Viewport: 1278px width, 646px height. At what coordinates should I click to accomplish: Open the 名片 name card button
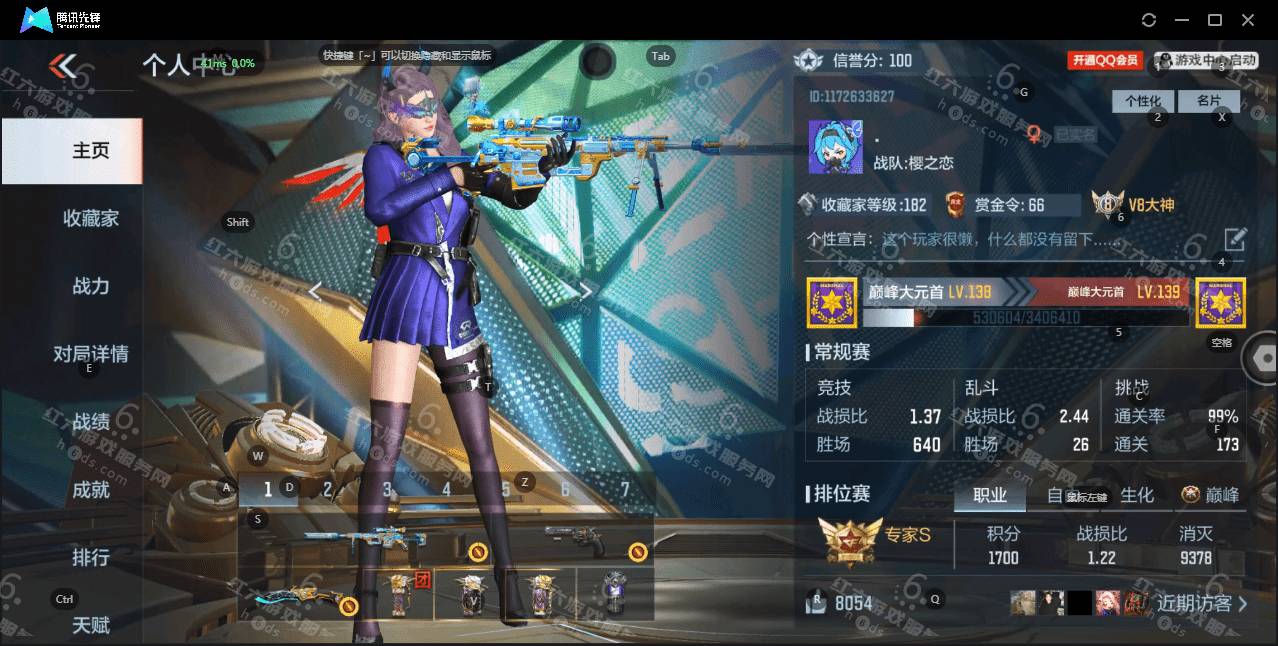[1208, 101]
